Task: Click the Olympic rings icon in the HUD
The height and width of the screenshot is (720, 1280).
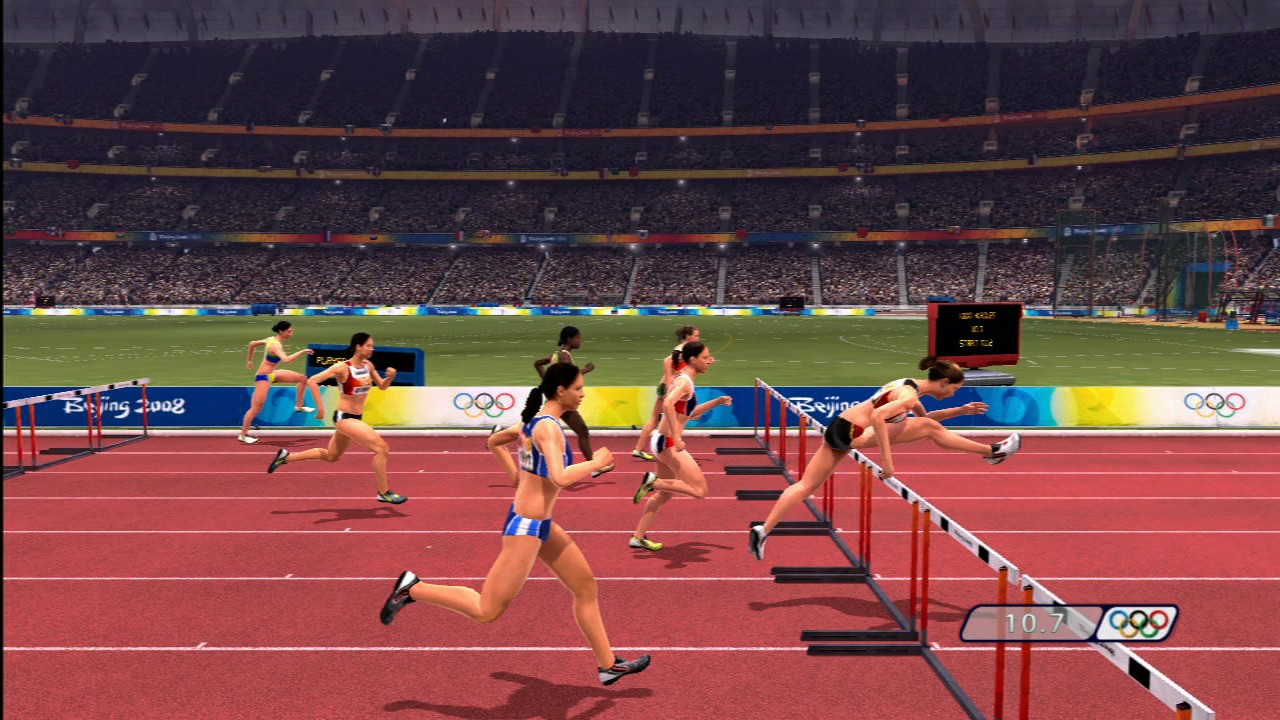Action: 1137,624
